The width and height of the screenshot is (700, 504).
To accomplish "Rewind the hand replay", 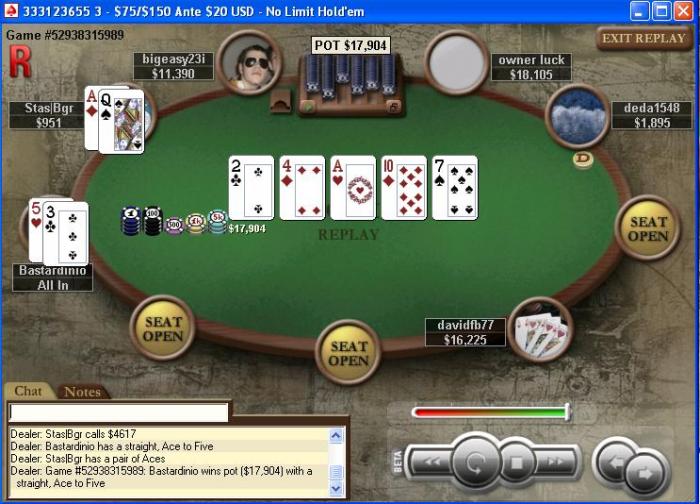I will pyautogui.click(x=432, y=463).
